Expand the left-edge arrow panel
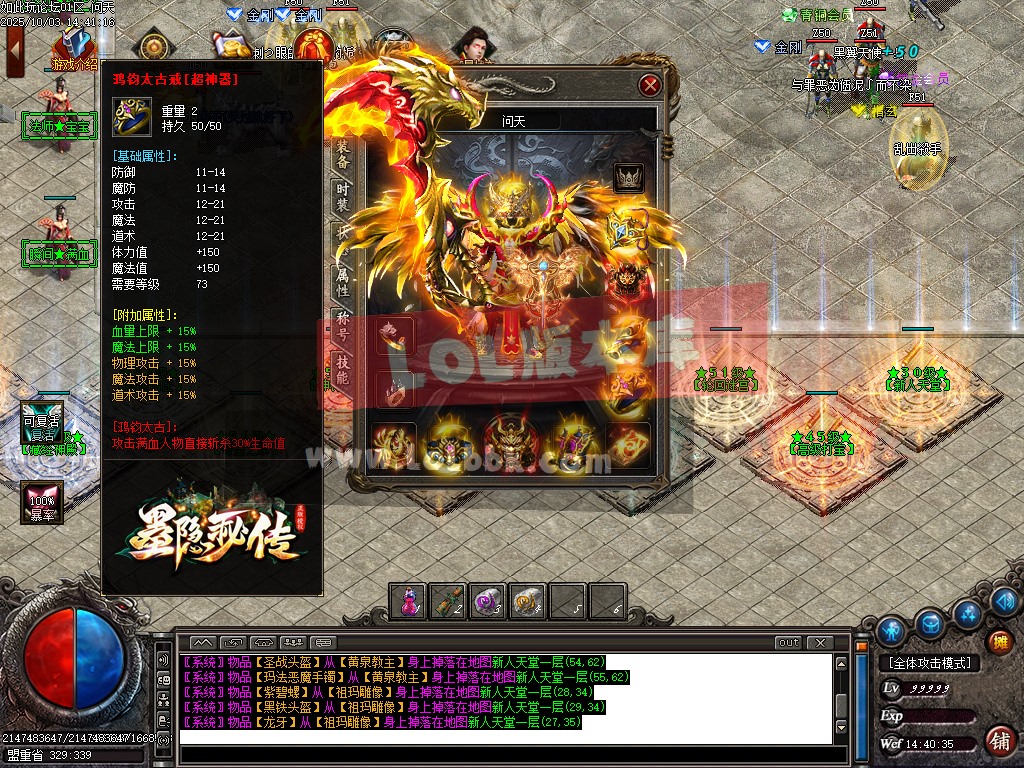This screenshot has height=768, width=1024. click(14, 47)
